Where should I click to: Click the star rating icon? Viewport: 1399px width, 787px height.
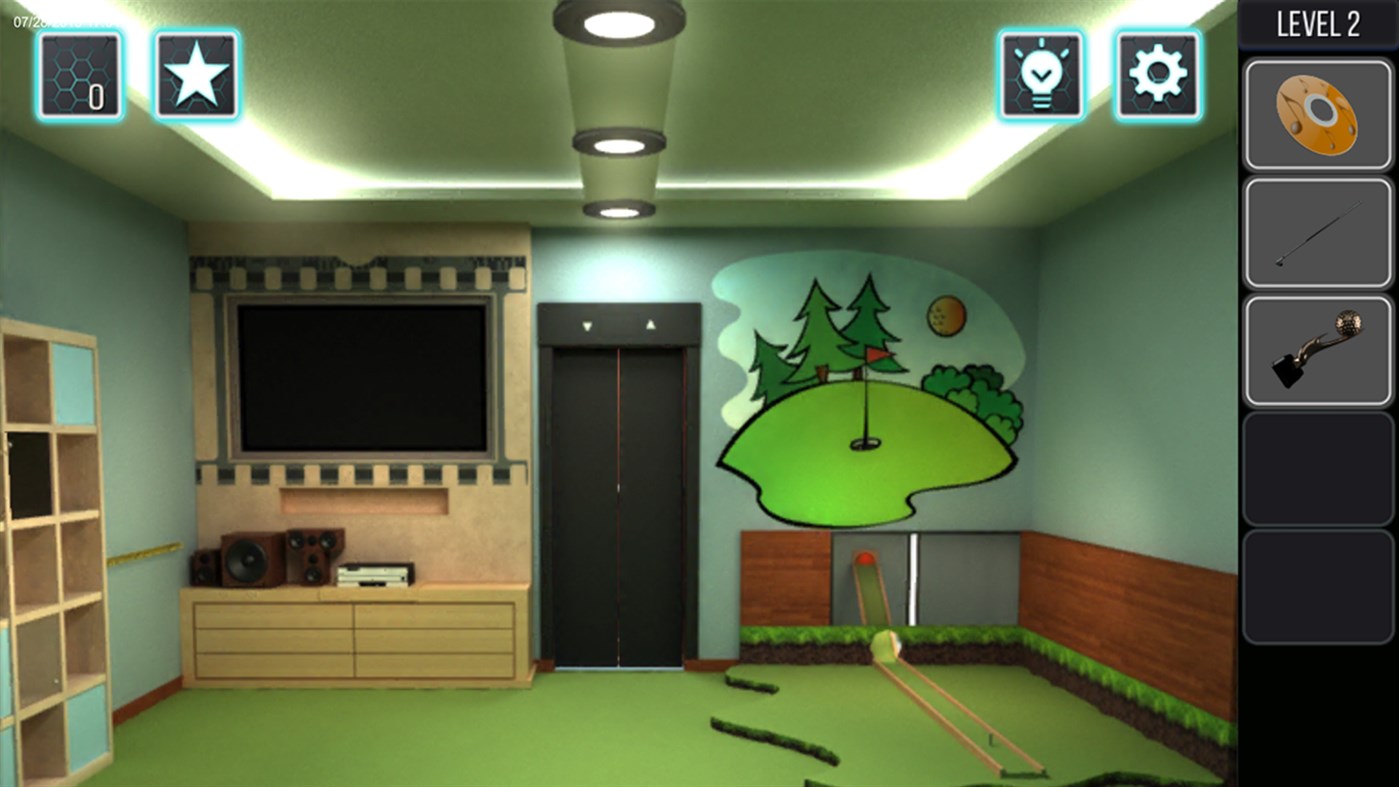[x=196, y=75]
